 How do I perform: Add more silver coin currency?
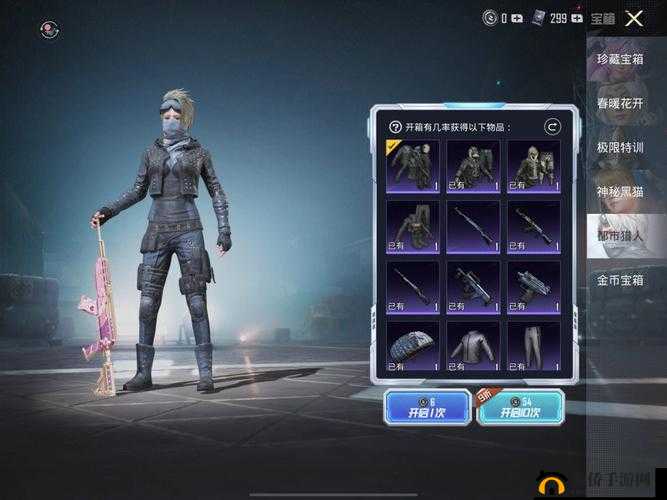[x=518, y=18]
